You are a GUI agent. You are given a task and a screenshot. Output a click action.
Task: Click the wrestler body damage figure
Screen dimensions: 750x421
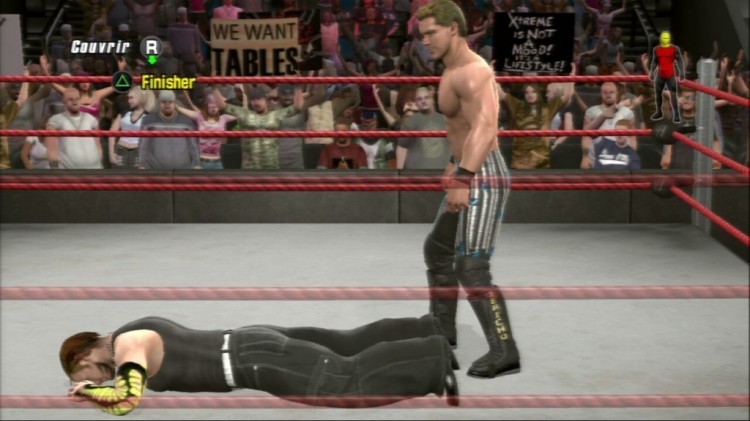[x=666, y=74]
